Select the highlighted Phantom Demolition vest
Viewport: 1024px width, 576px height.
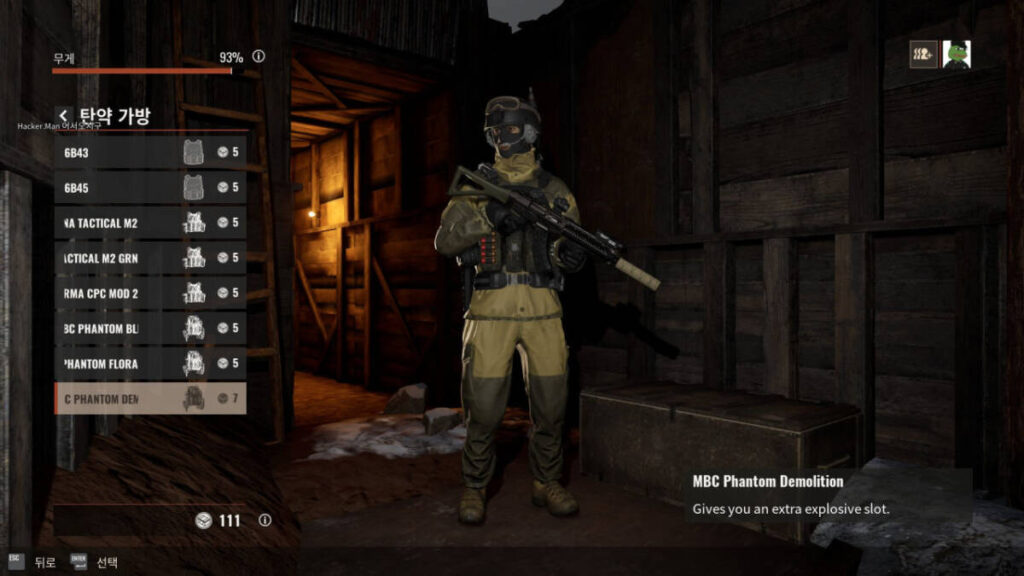[150, 398]
